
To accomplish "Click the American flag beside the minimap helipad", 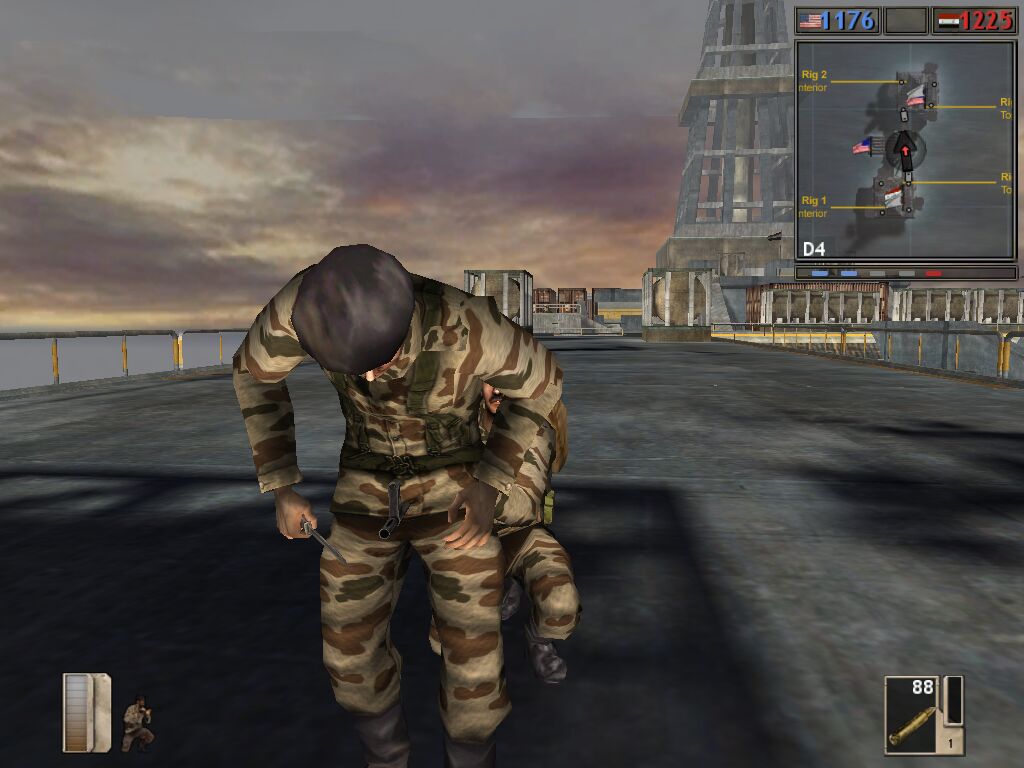I will click(862, 147).
